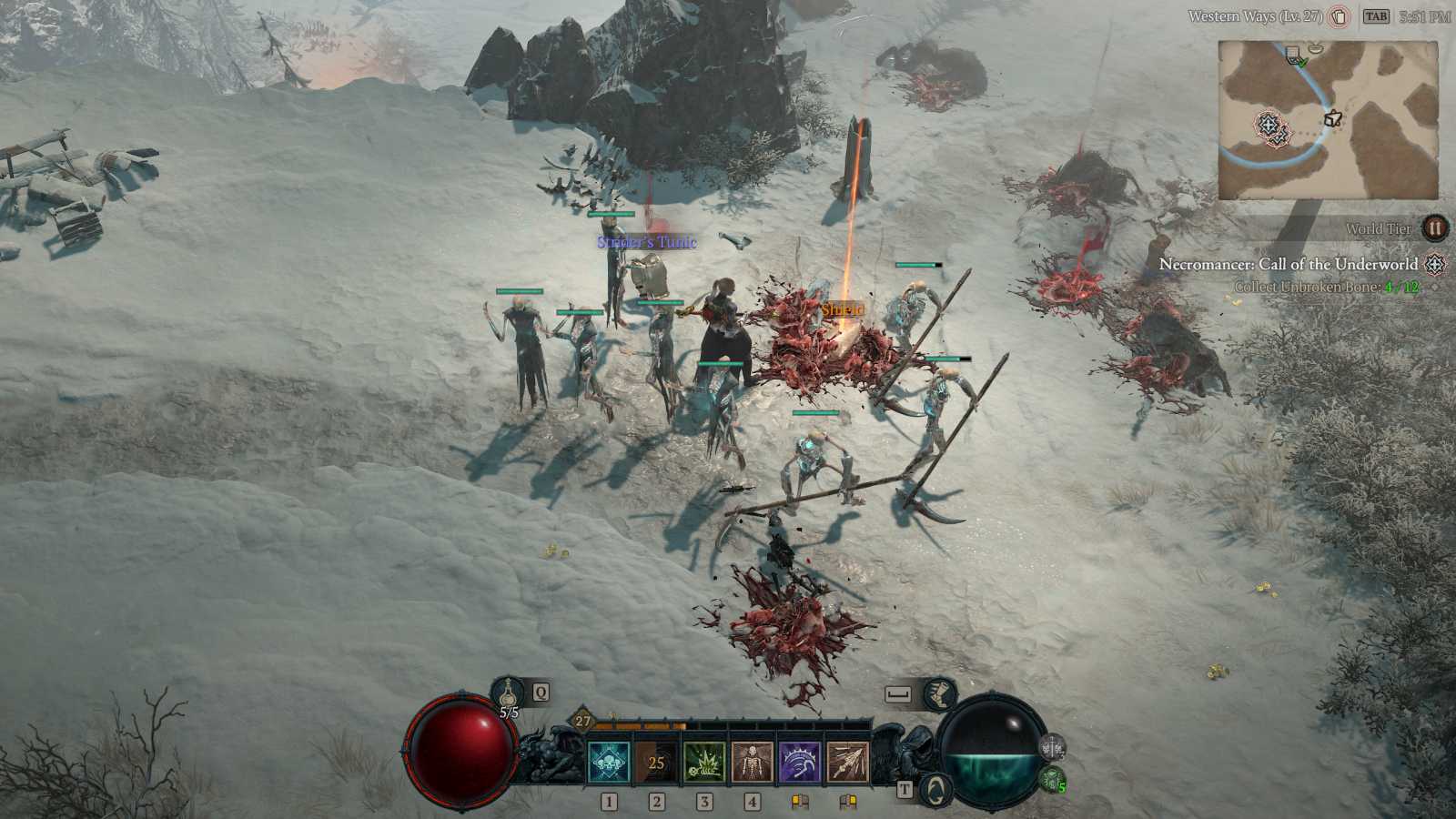
Task: Click a book keybind icon beside slot 4
Action: (800, 801)
